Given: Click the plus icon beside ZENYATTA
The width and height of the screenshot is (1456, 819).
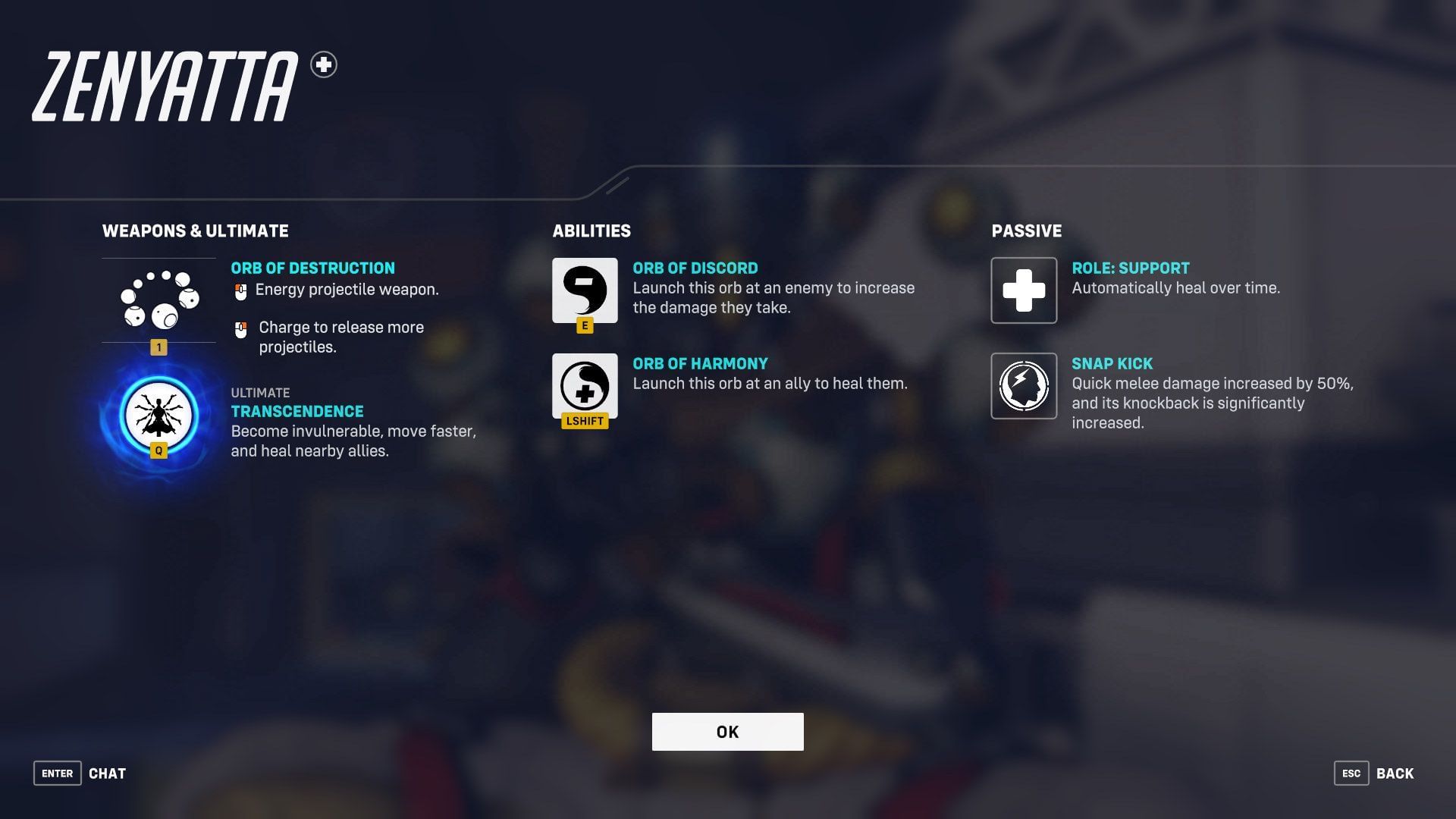Looking at the screenshot, I should tap(325, 66).
